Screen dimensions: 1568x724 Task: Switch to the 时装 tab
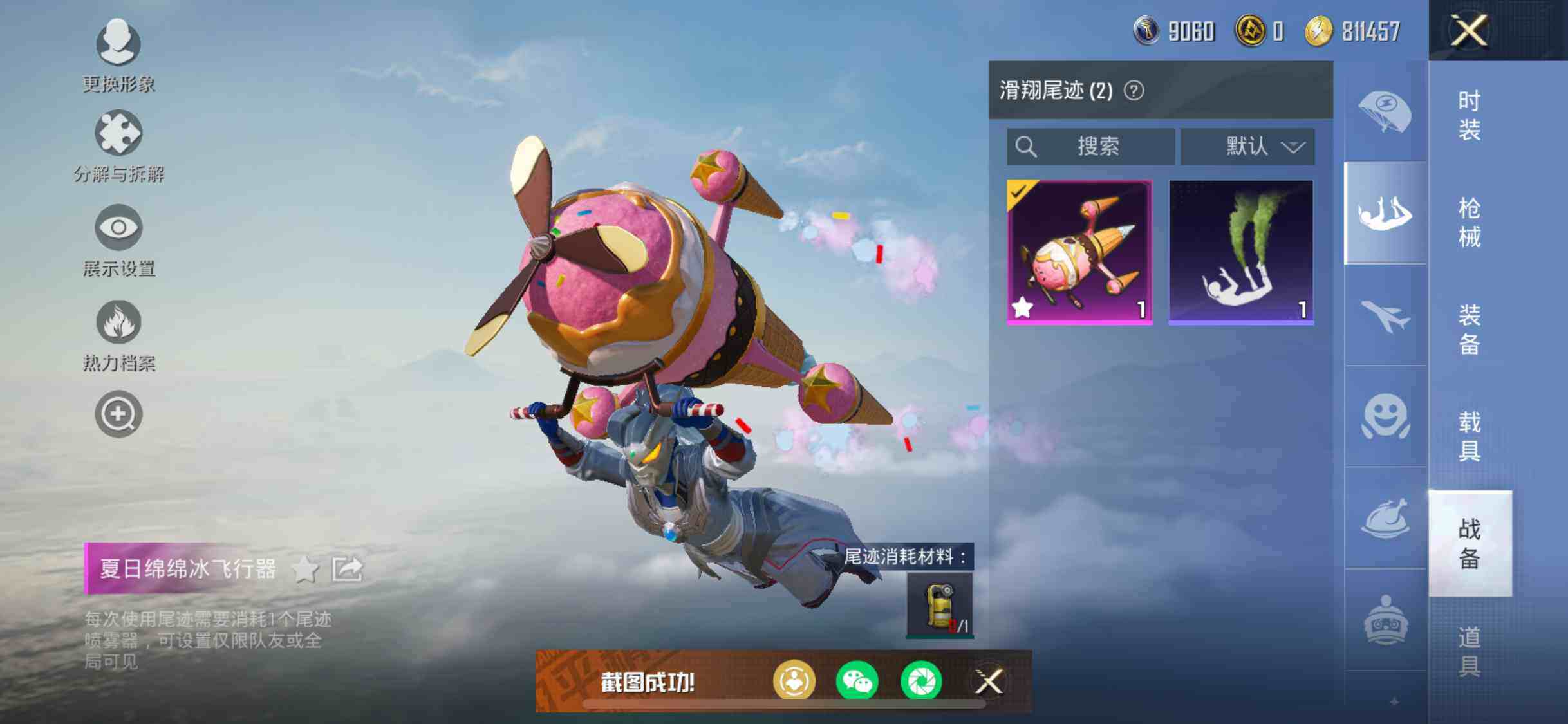coord(1470,116)
